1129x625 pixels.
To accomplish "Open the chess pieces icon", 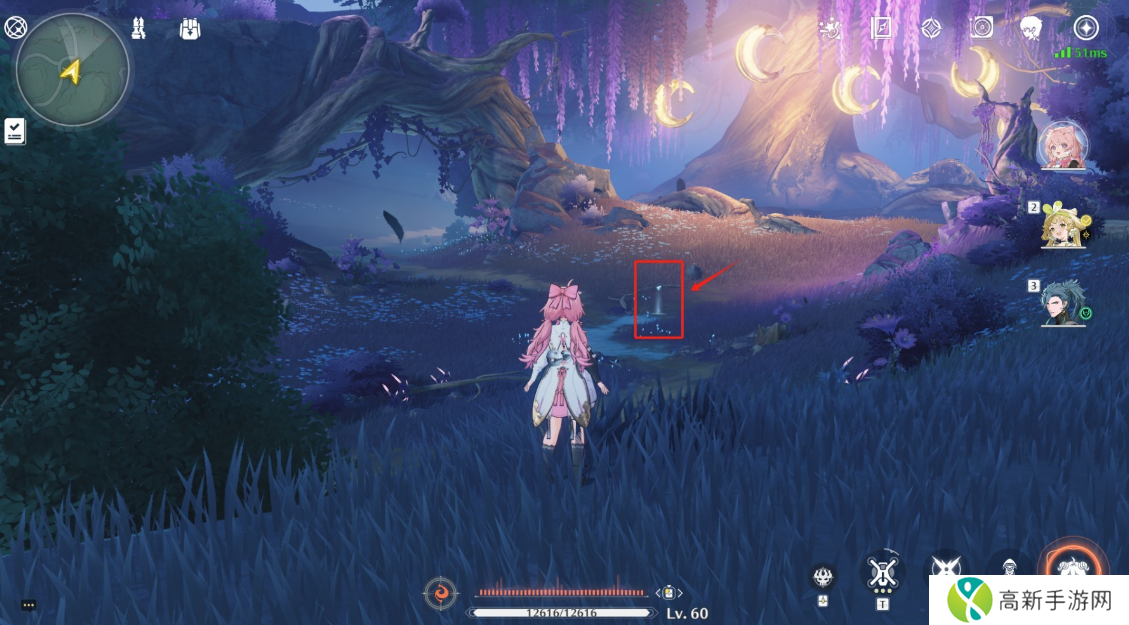I will pyautogui.click(x=139, y=29).
